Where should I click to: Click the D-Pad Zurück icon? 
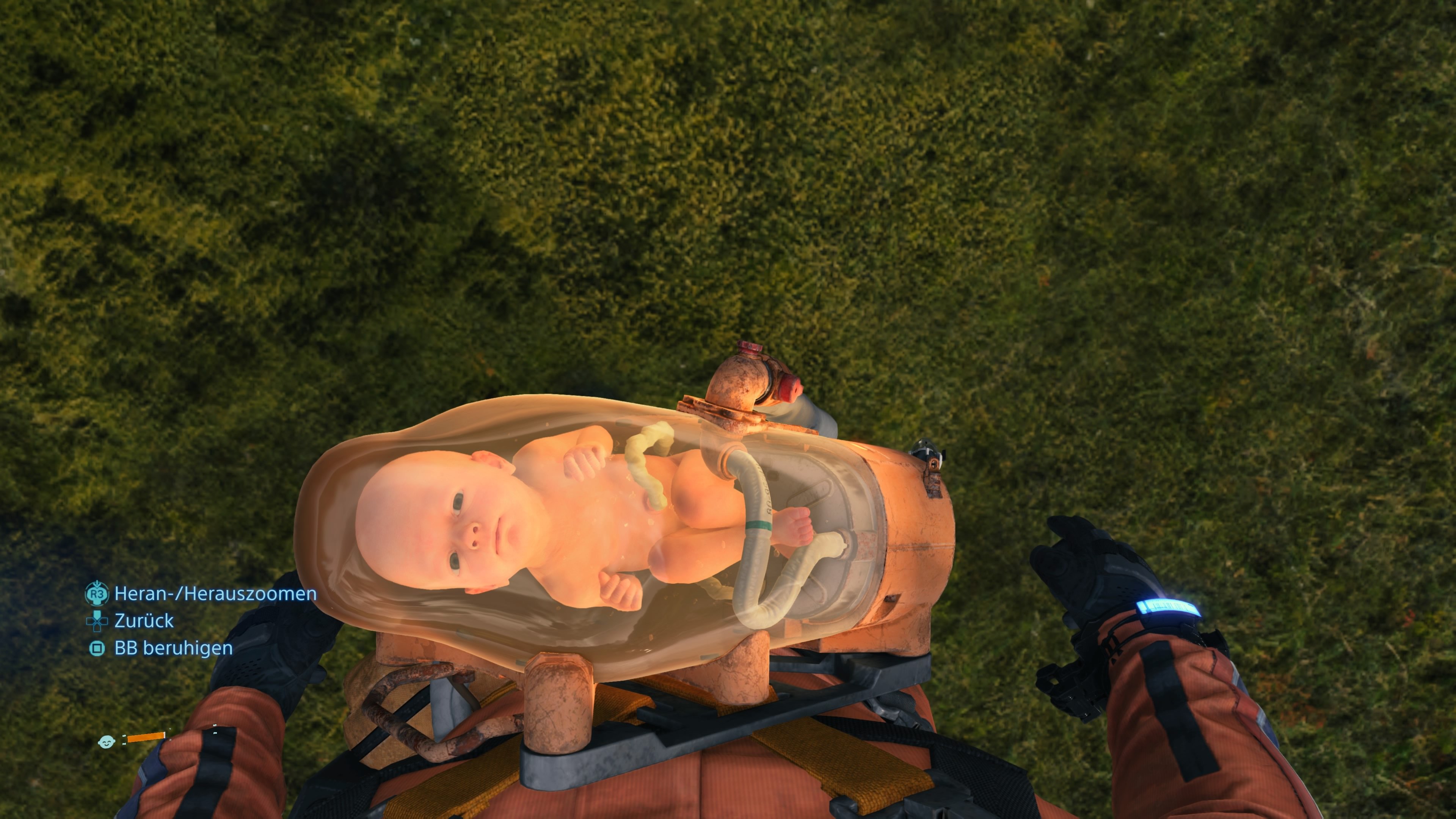97,622
